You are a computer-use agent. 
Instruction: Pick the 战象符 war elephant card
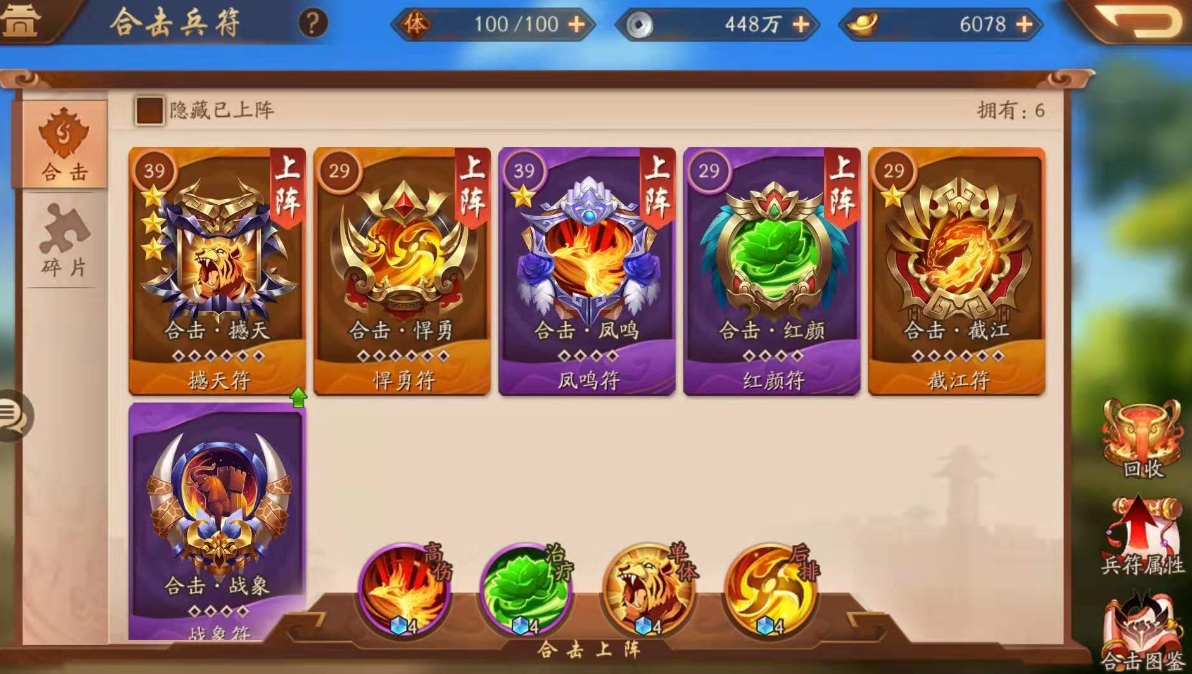click(218, 518)
